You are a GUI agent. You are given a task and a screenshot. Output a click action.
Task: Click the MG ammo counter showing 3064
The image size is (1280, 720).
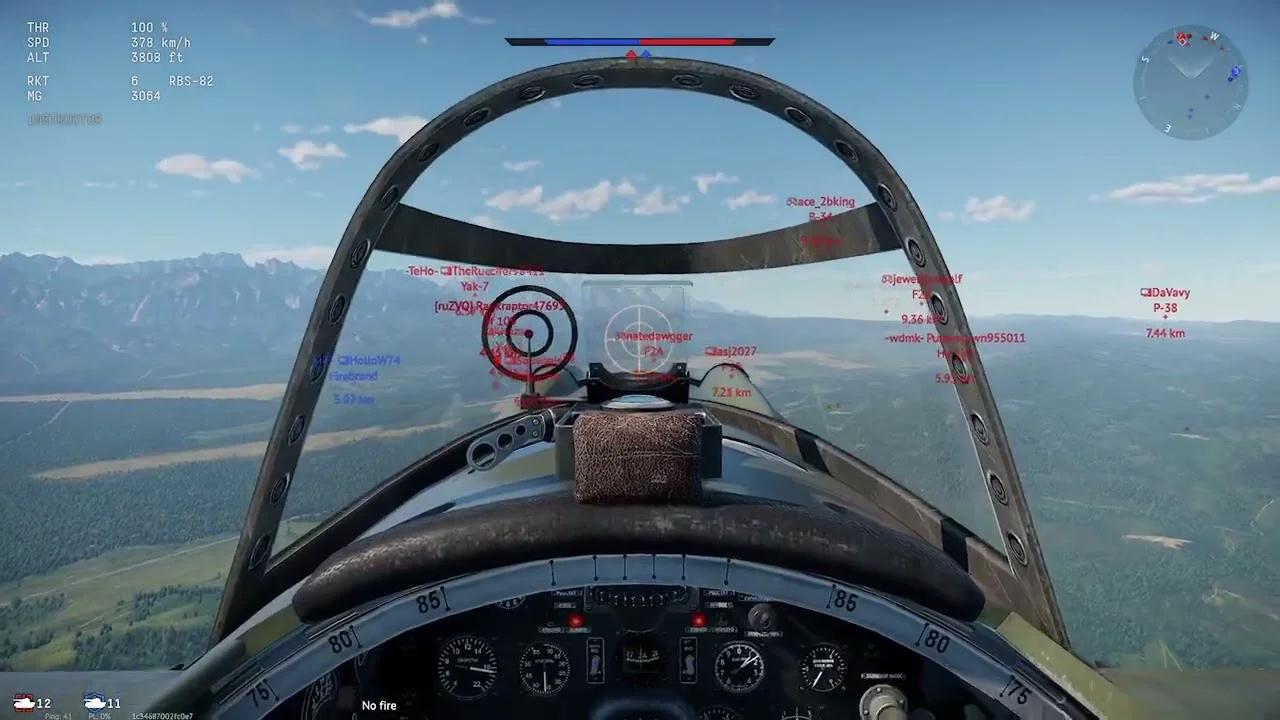coord(146,95)
